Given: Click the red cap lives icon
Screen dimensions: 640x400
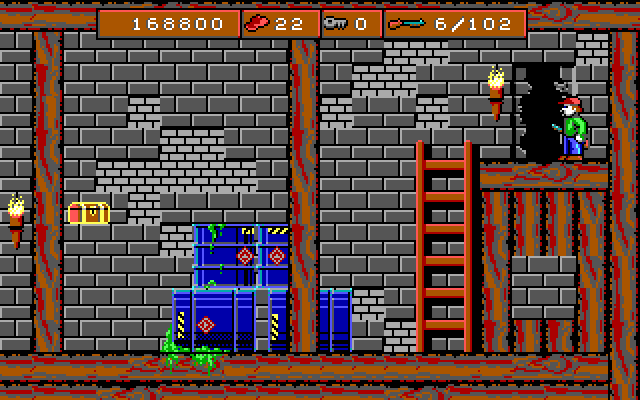Looking at the screenshot, I should click(x=258, y=23).
